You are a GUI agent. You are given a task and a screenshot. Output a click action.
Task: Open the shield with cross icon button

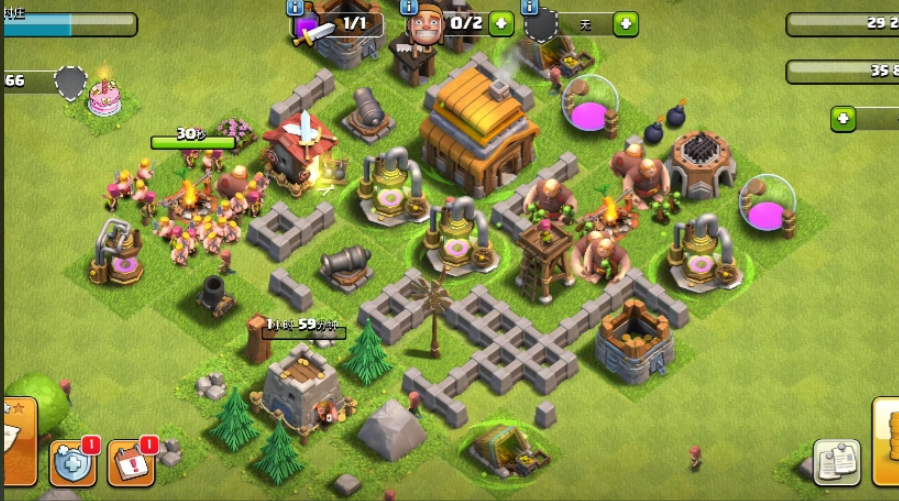pyautogui.click(x=72, y=462)
